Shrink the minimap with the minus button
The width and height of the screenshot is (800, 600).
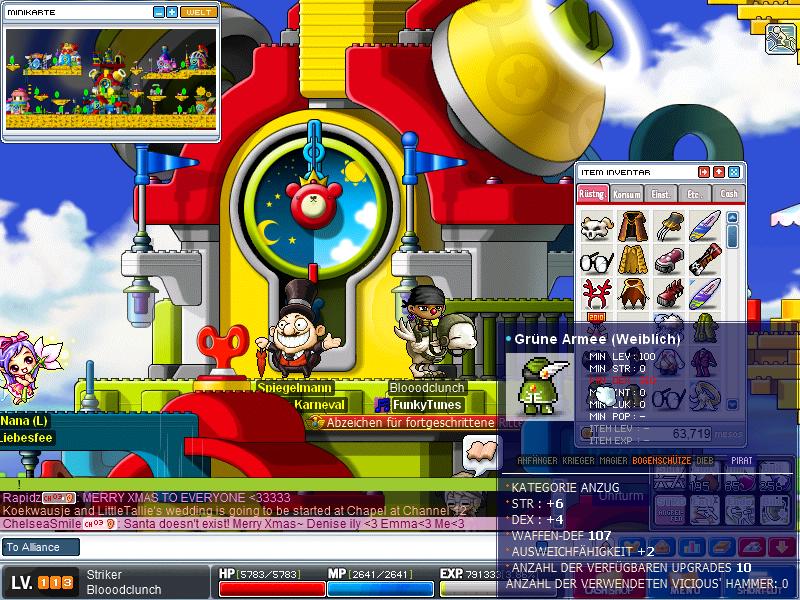(159, 12)
